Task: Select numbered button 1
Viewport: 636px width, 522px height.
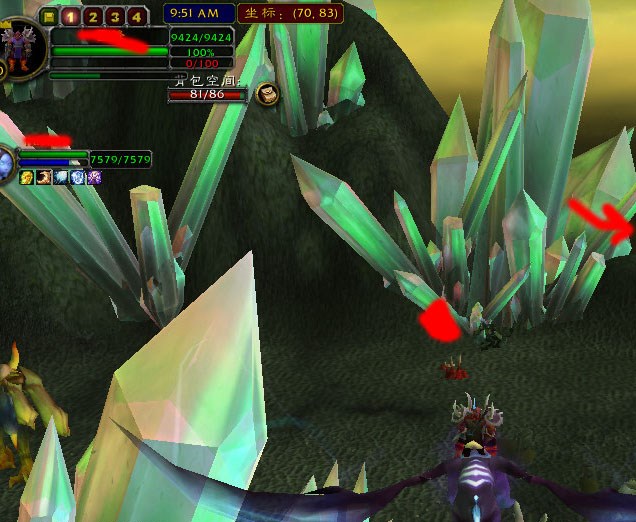Action: pos(70,16)
